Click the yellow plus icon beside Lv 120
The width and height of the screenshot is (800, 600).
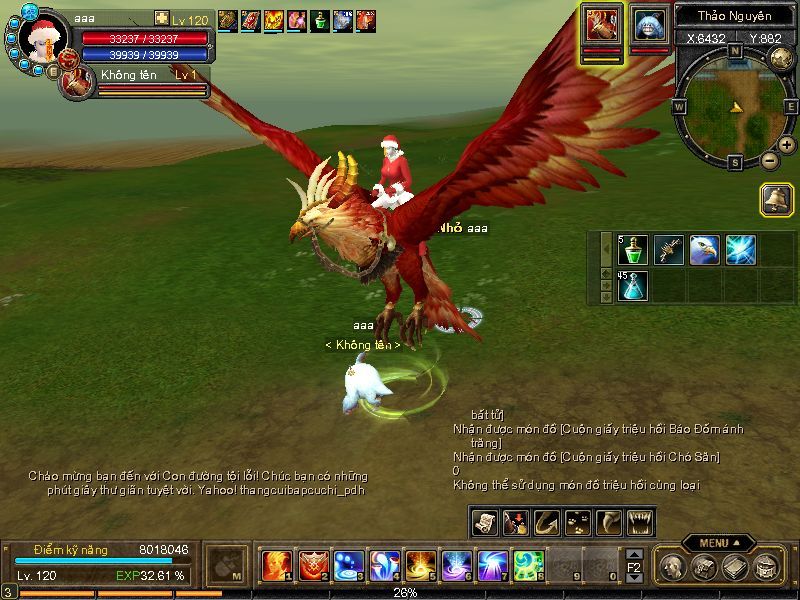point(162,19)
